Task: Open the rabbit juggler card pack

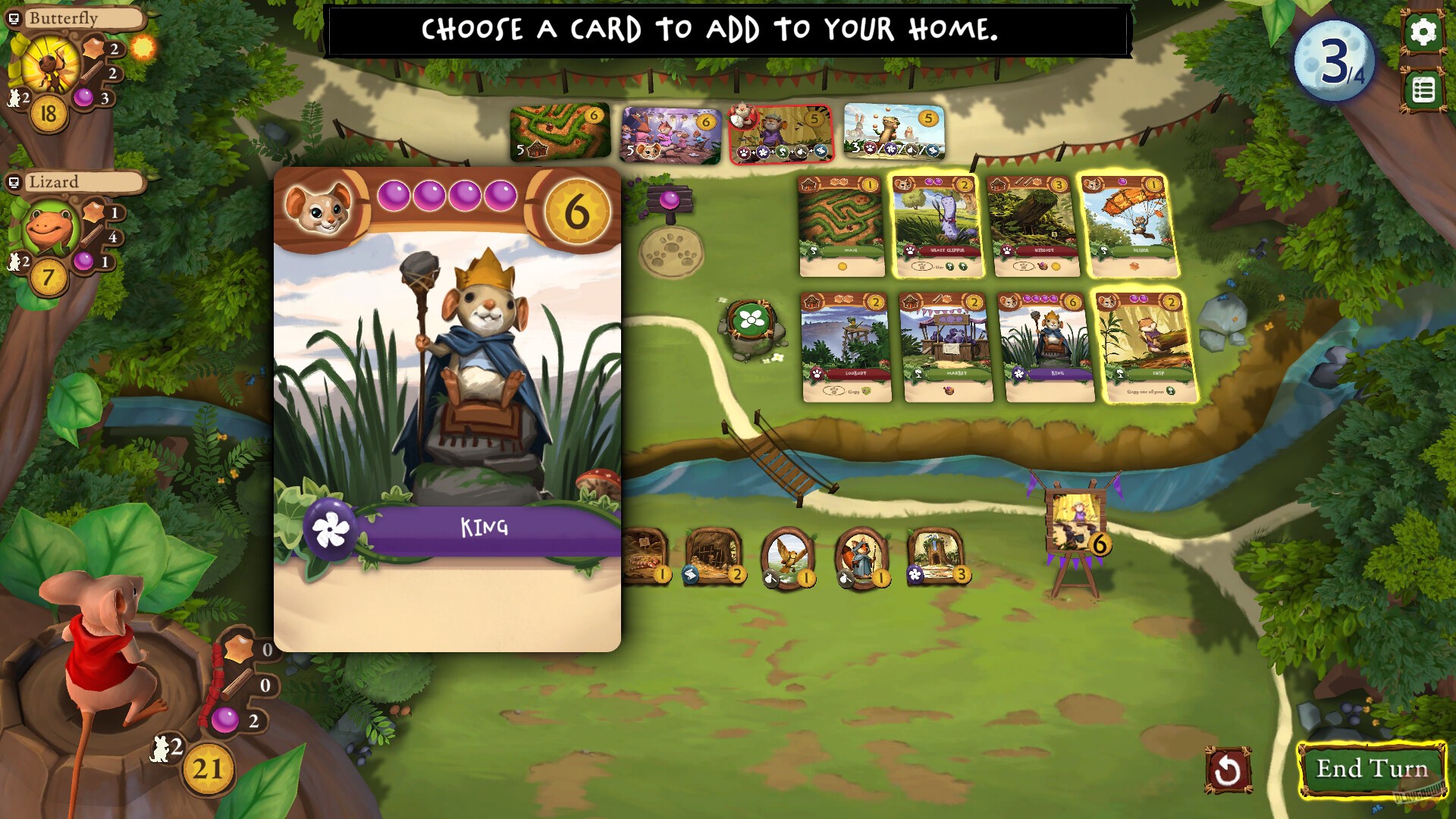Action: pyautogui.click(x=893, y=133)
